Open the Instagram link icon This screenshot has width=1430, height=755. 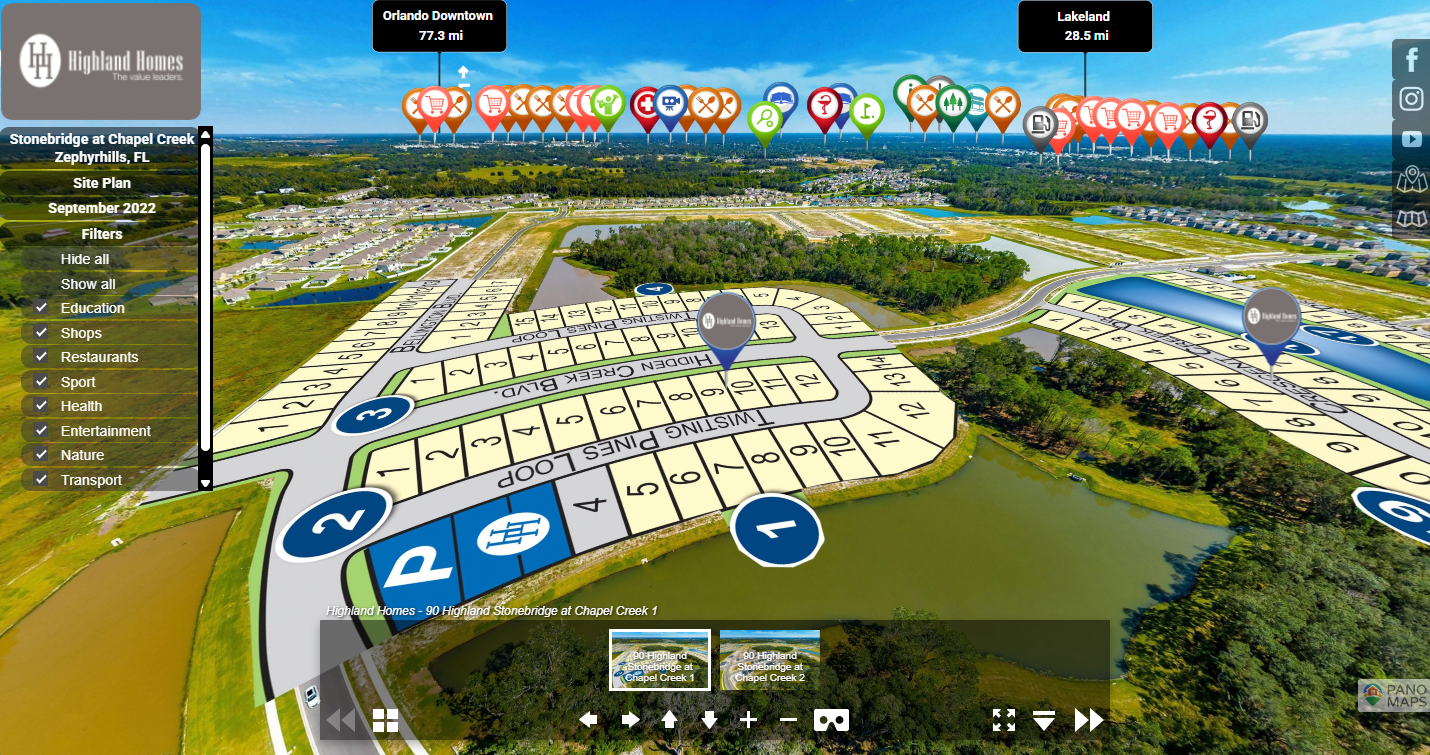1411,99
